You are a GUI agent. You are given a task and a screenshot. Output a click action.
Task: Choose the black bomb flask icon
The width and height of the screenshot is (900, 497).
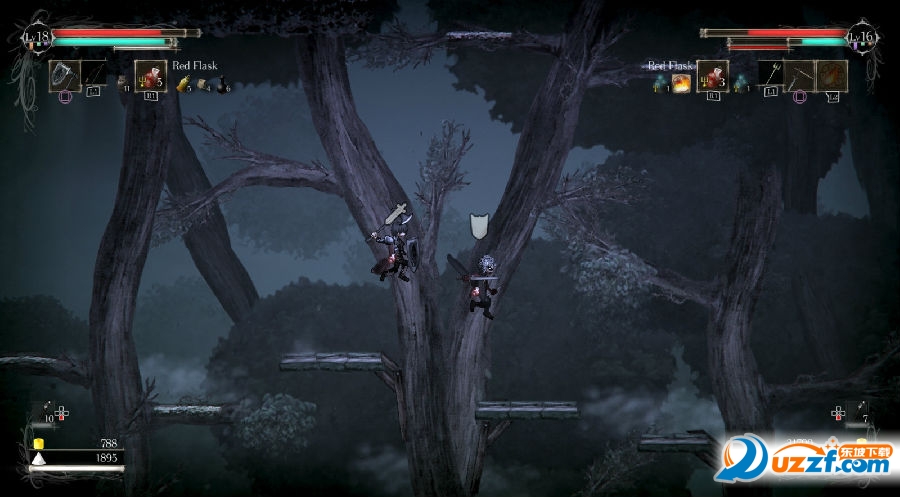click(x=222, y=86)
